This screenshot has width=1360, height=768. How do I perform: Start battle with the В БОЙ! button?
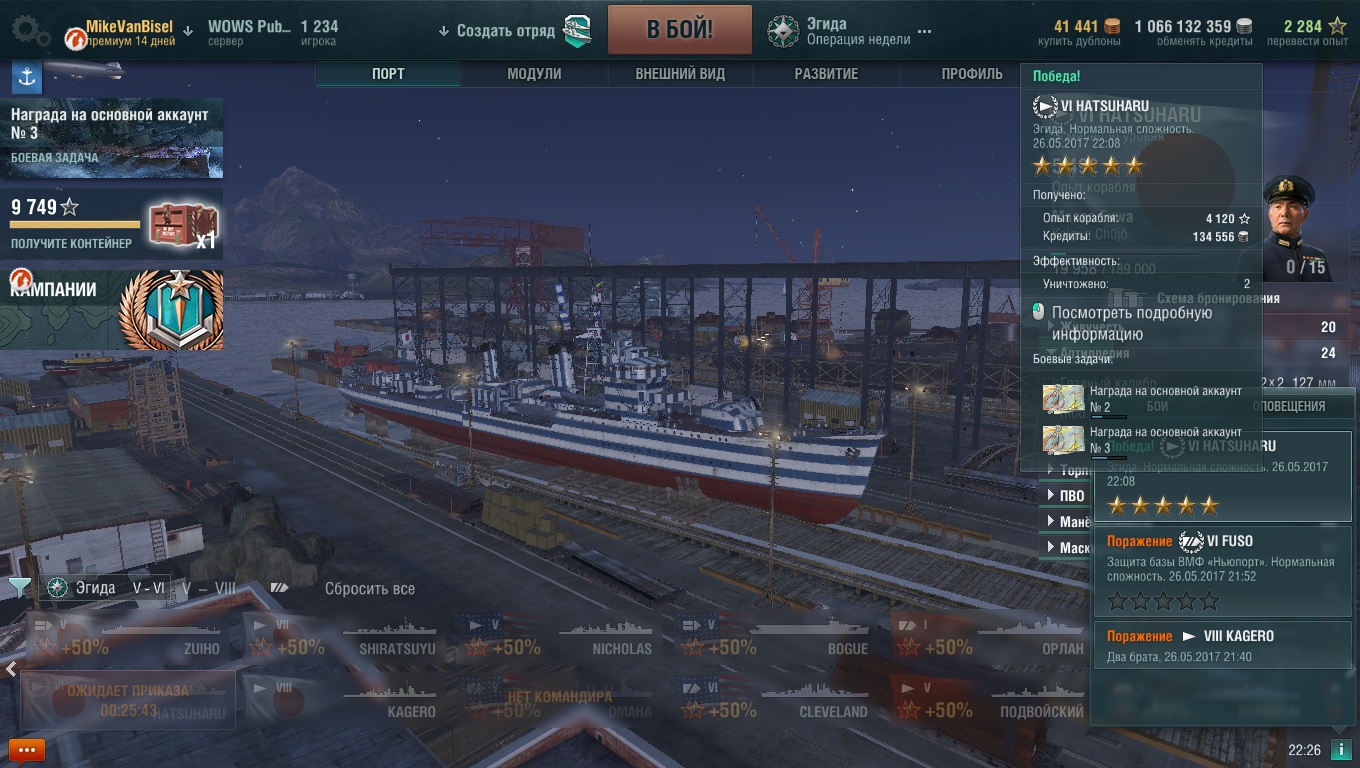pyautogui.click(x=679, y=29)
